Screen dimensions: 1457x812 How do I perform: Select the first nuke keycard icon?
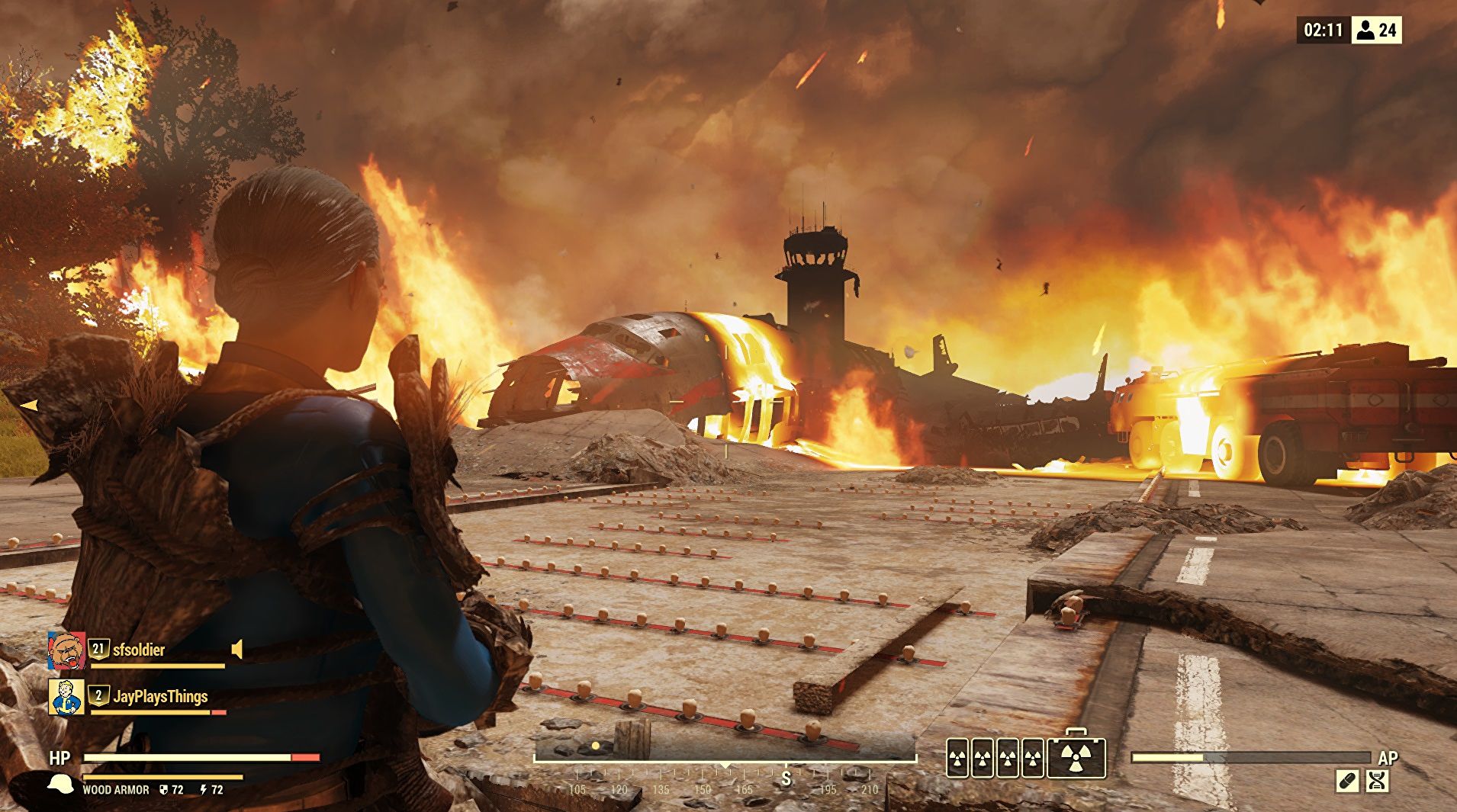[x=957, y=759]
